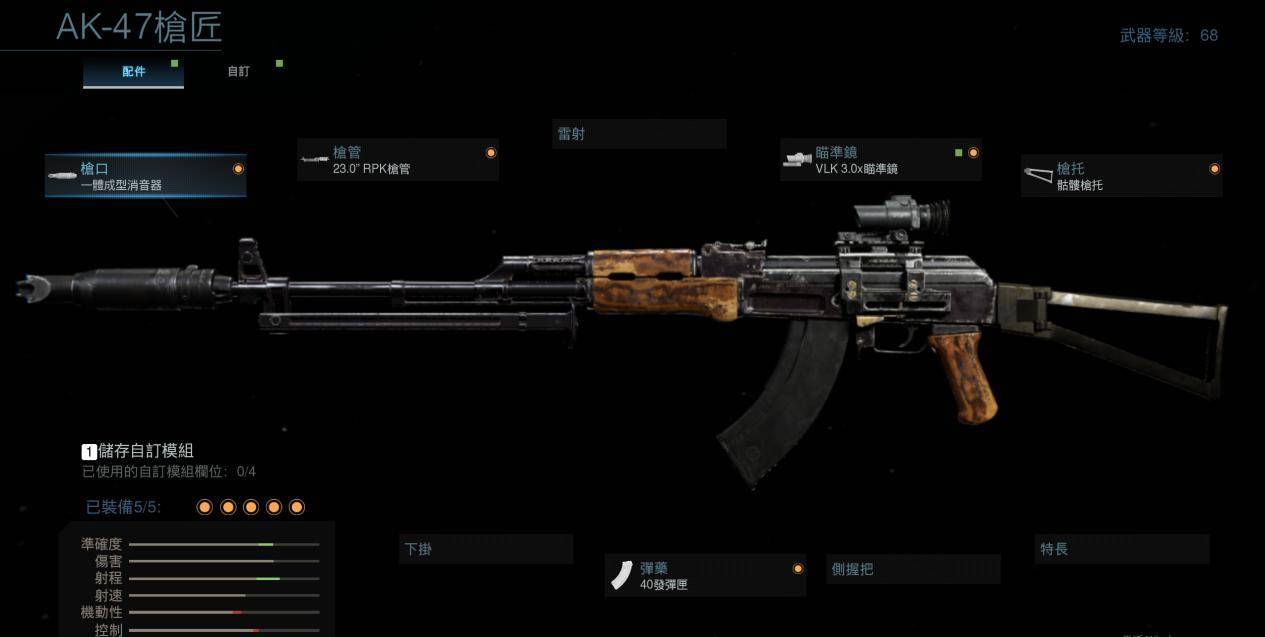Image resolution: width=1265 pixels, height=637 pixels.
Task: Open the 槍托 stock attachment slot
Action: click(x=1121, y=176)
